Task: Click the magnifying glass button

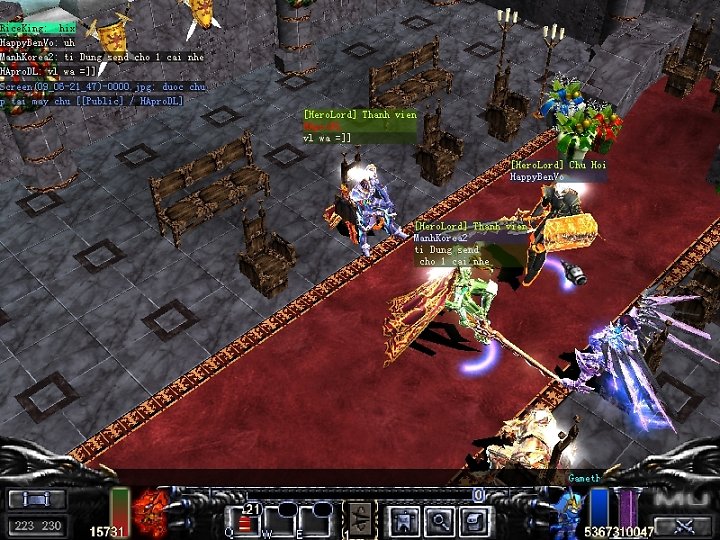Action: pyautogui.click(x=439, y=520)
